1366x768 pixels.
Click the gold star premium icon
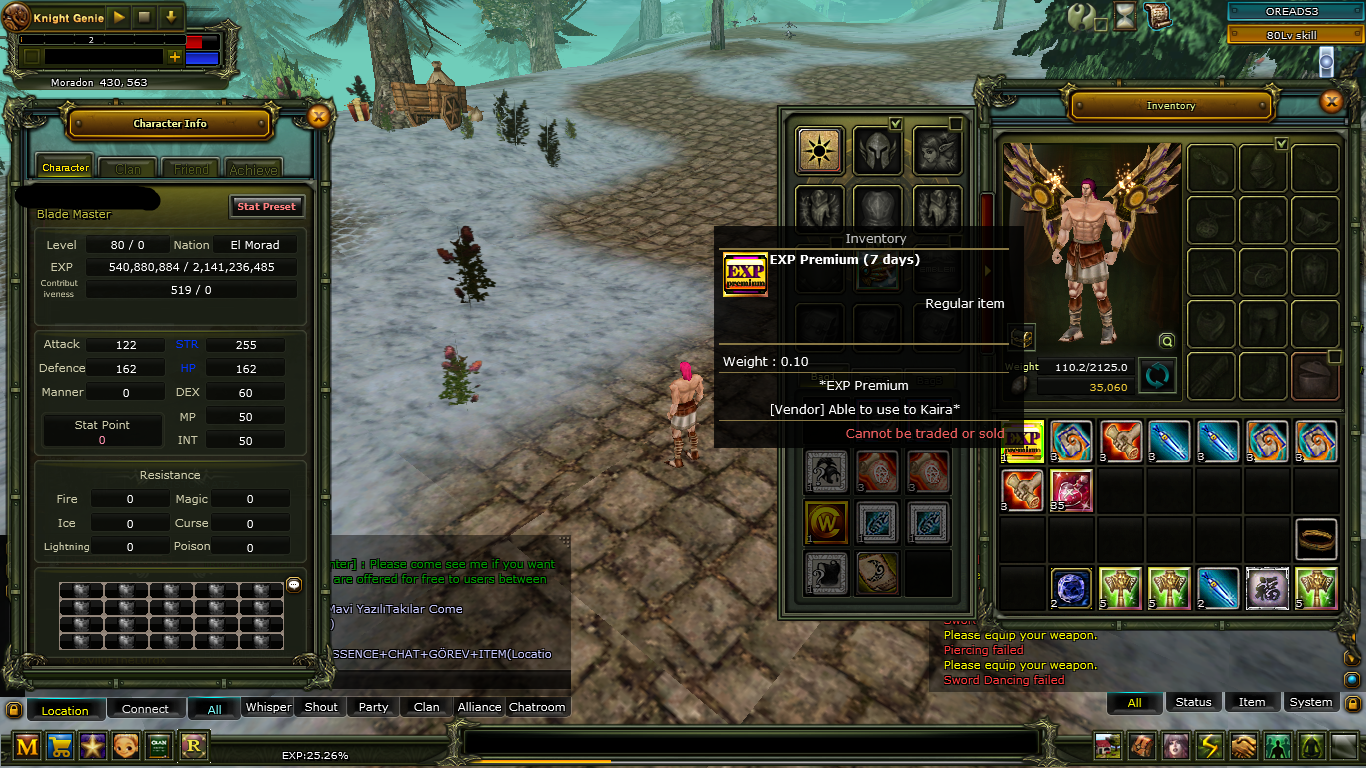(x=93, y=746)
